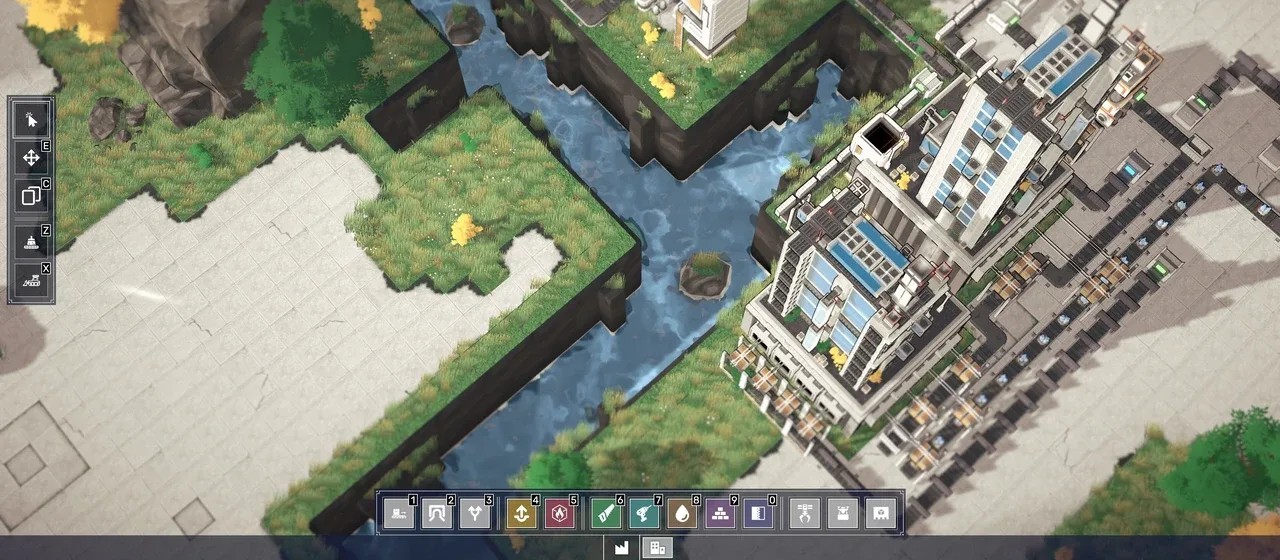Select the machine-on-belt icon marked X

pyautogui.click(x=31, y=280)
